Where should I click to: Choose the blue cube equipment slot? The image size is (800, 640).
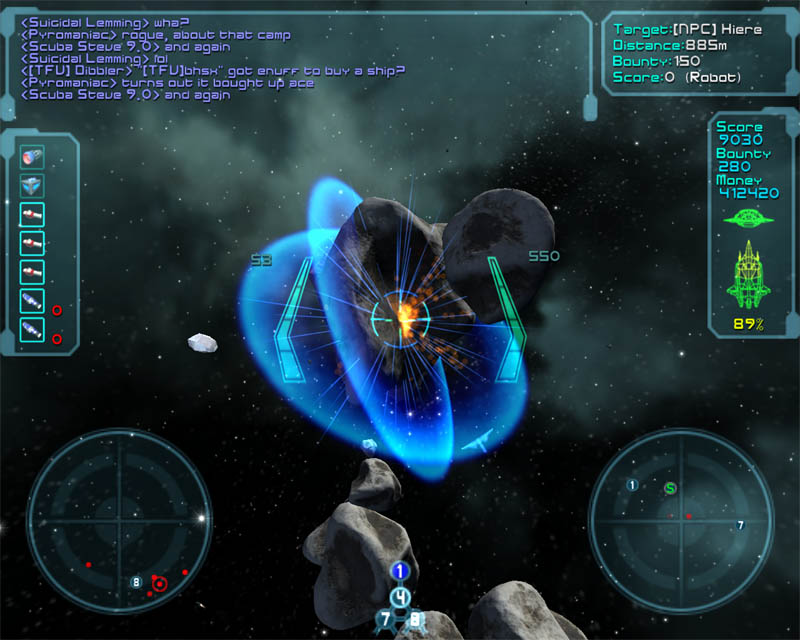(x=33, y=186)
